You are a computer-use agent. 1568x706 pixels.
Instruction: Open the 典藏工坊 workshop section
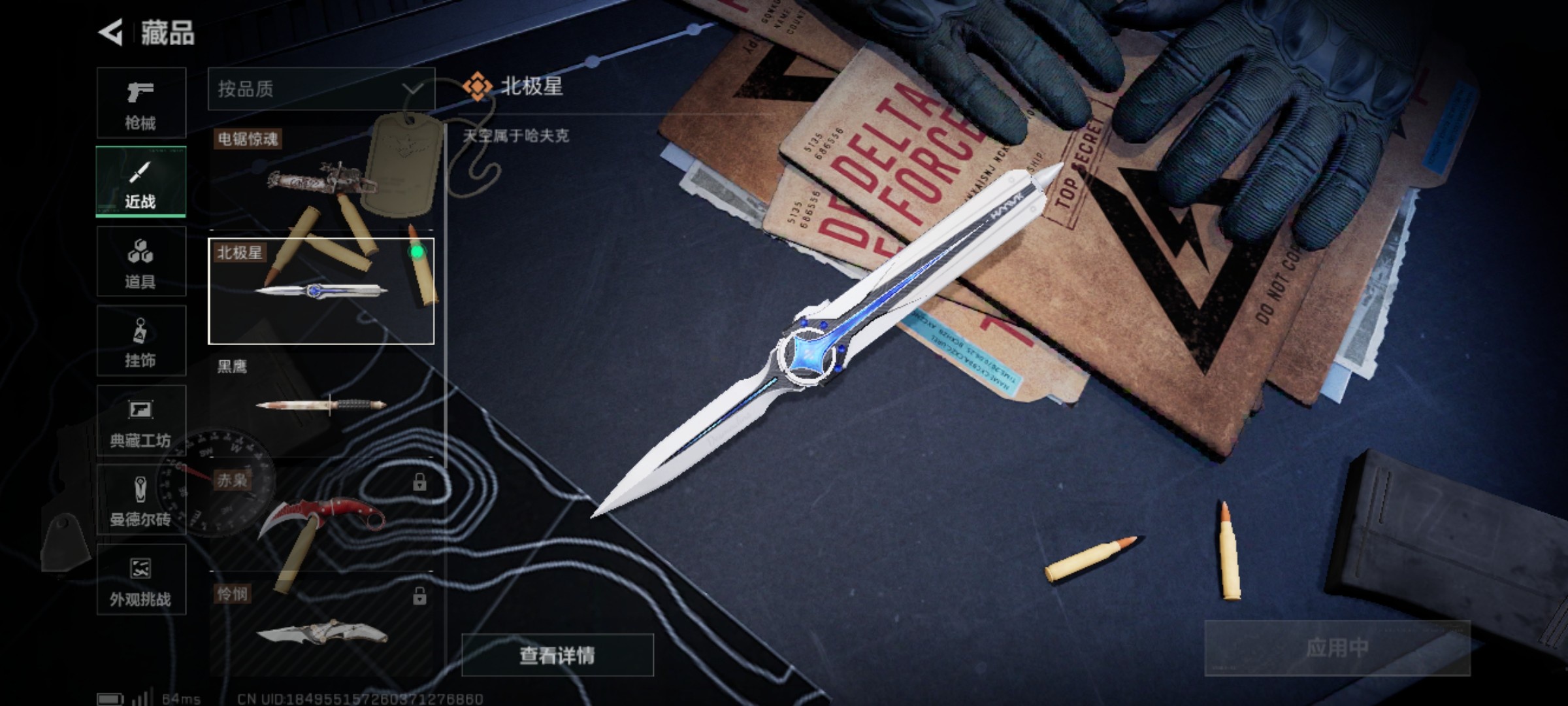(140, 422)
